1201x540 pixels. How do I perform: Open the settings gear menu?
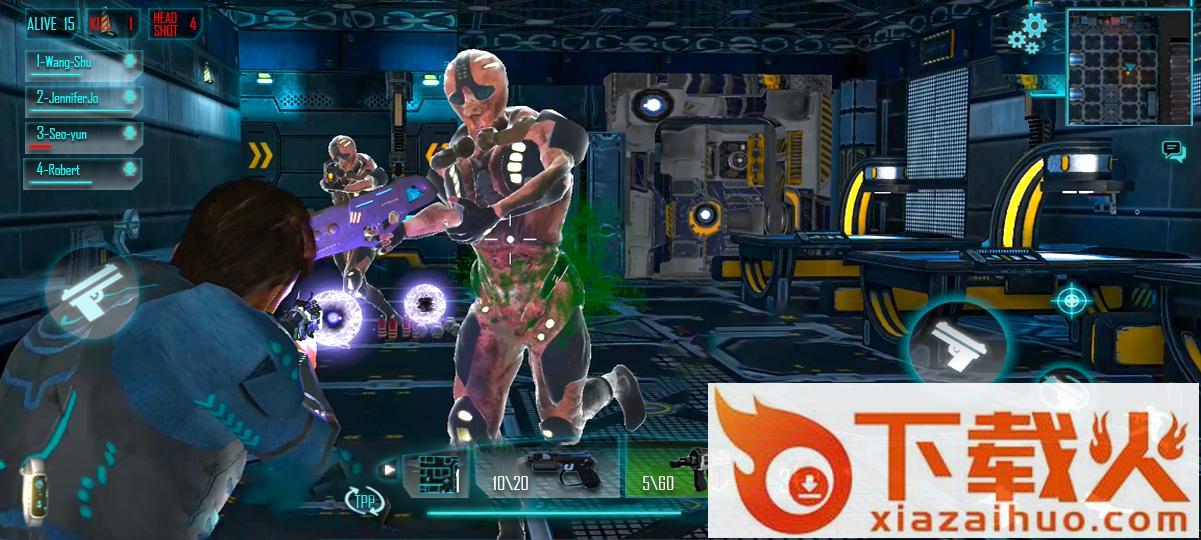tap(1029, 32)
